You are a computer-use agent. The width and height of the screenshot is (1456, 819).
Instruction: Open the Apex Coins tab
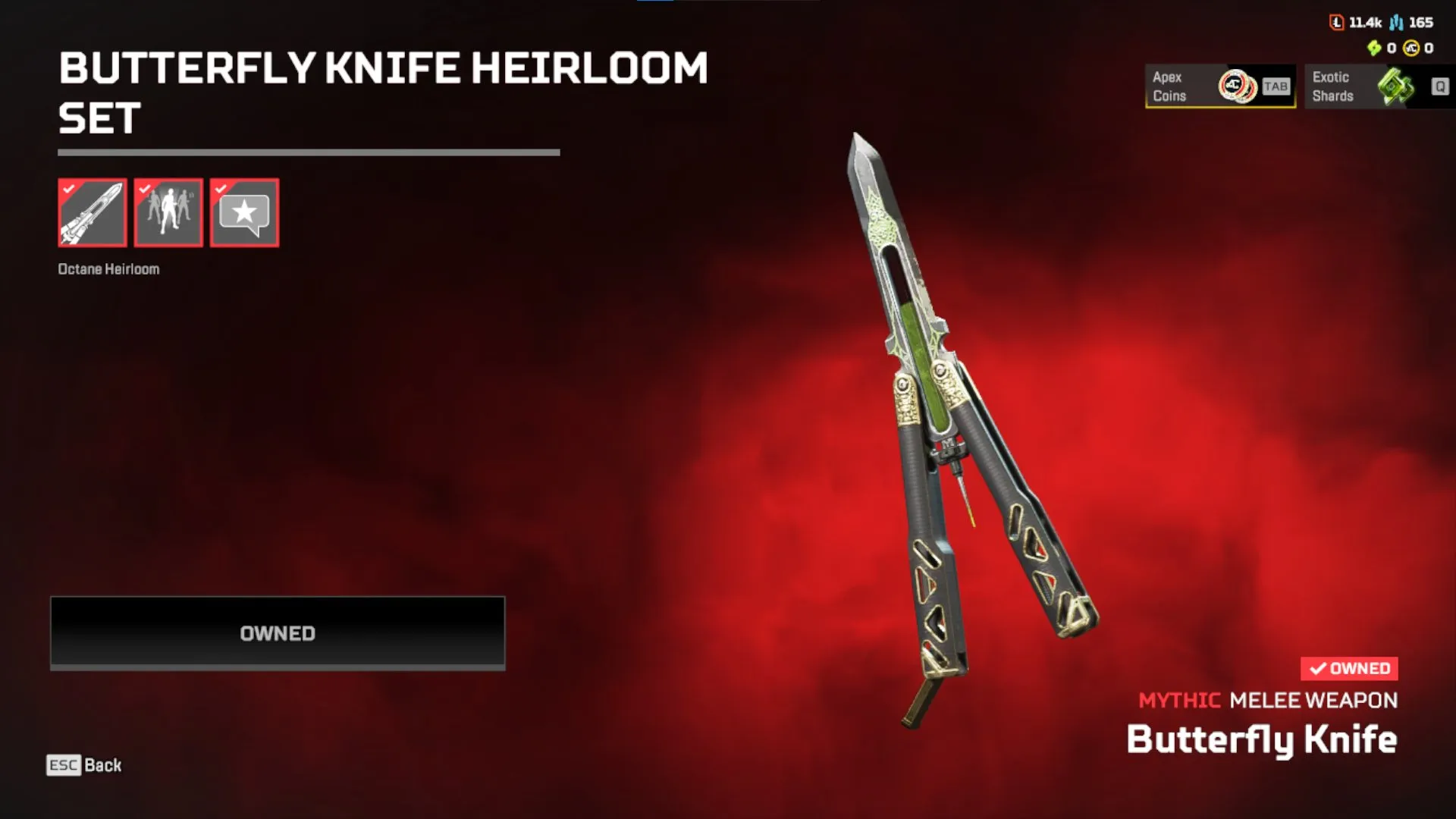[1213, 86]
